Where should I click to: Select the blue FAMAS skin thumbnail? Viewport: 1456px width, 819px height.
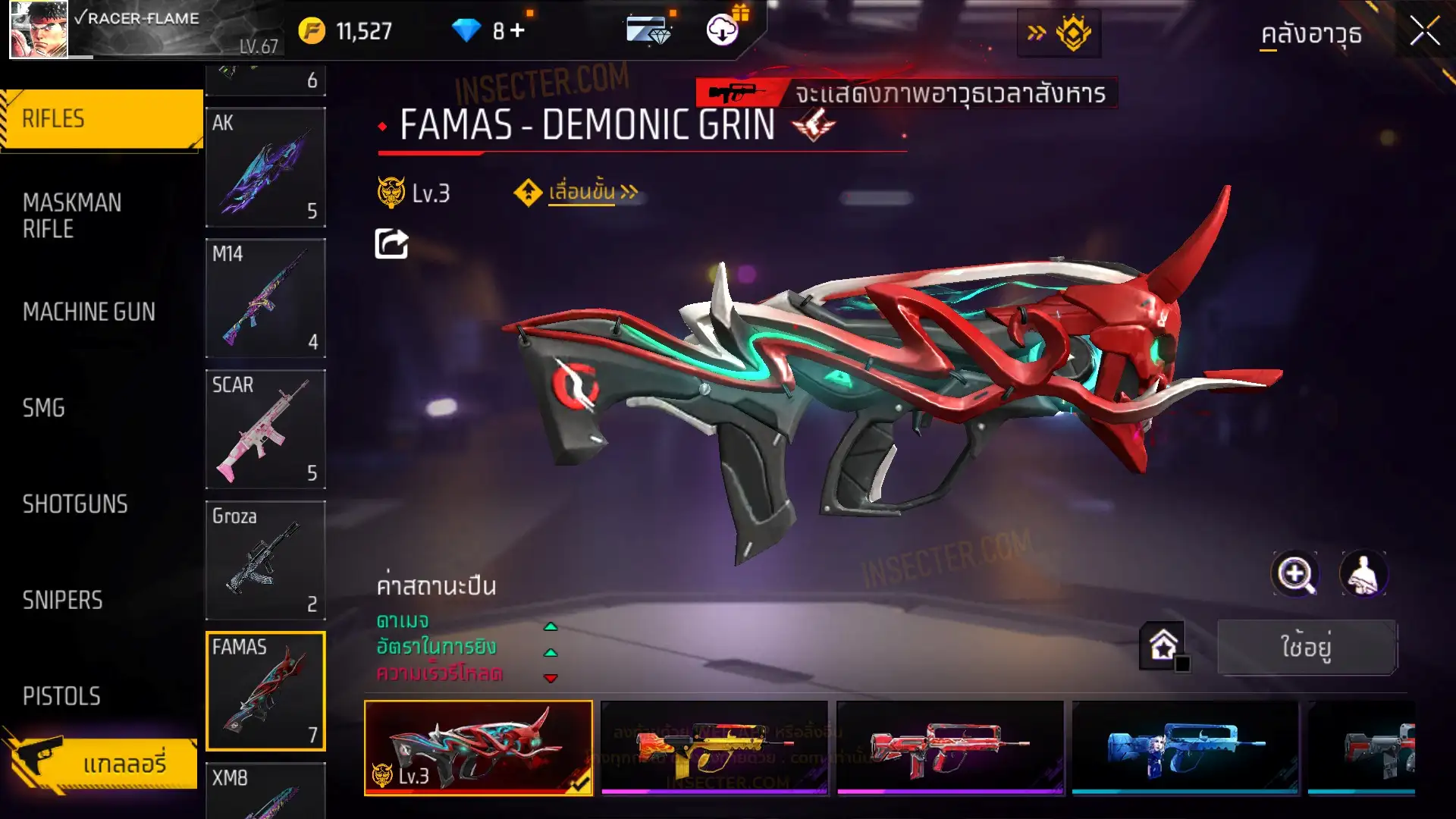(1185, 748)
